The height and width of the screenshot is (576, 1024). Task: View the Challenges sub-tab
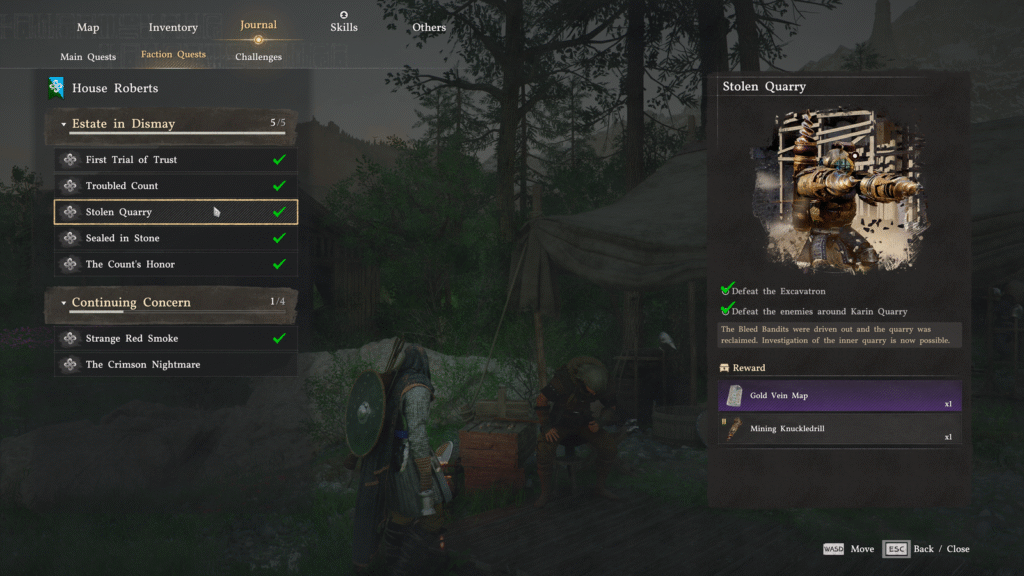coord(258,57)
